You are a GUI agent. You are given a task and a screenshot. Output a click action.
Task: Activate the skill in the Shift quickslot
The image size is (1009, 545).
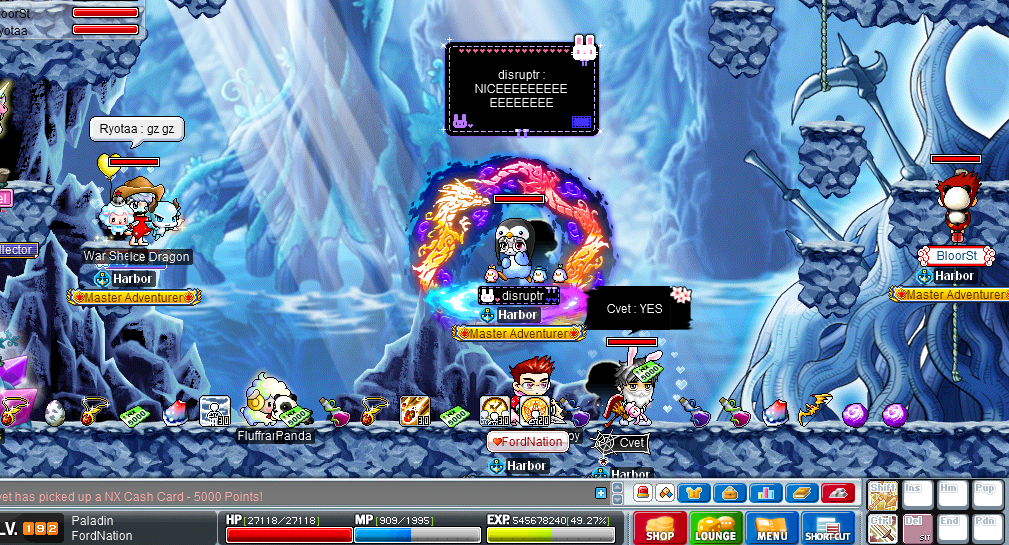882,496
